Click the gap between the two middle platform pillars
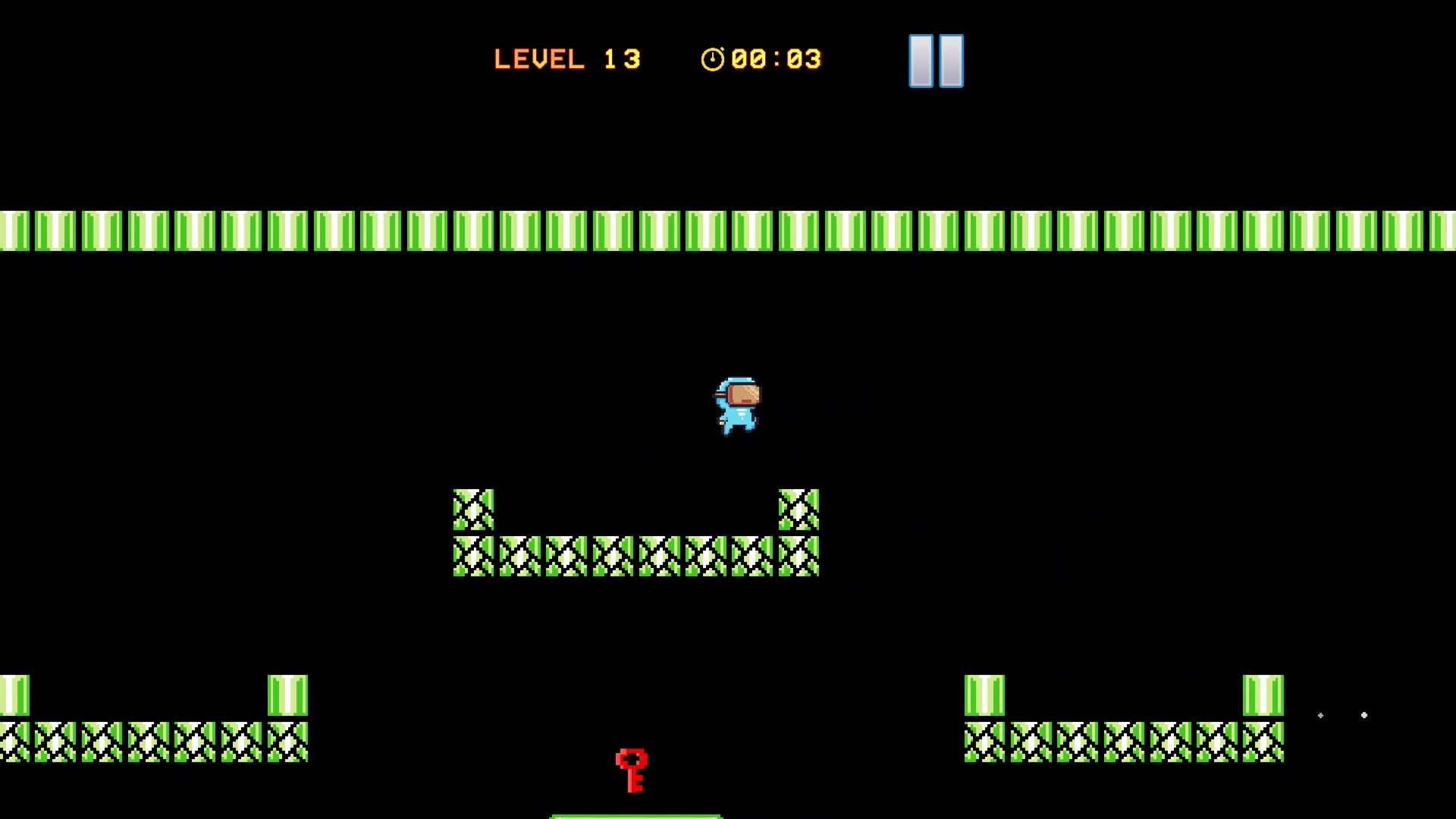 coord(635,511)
